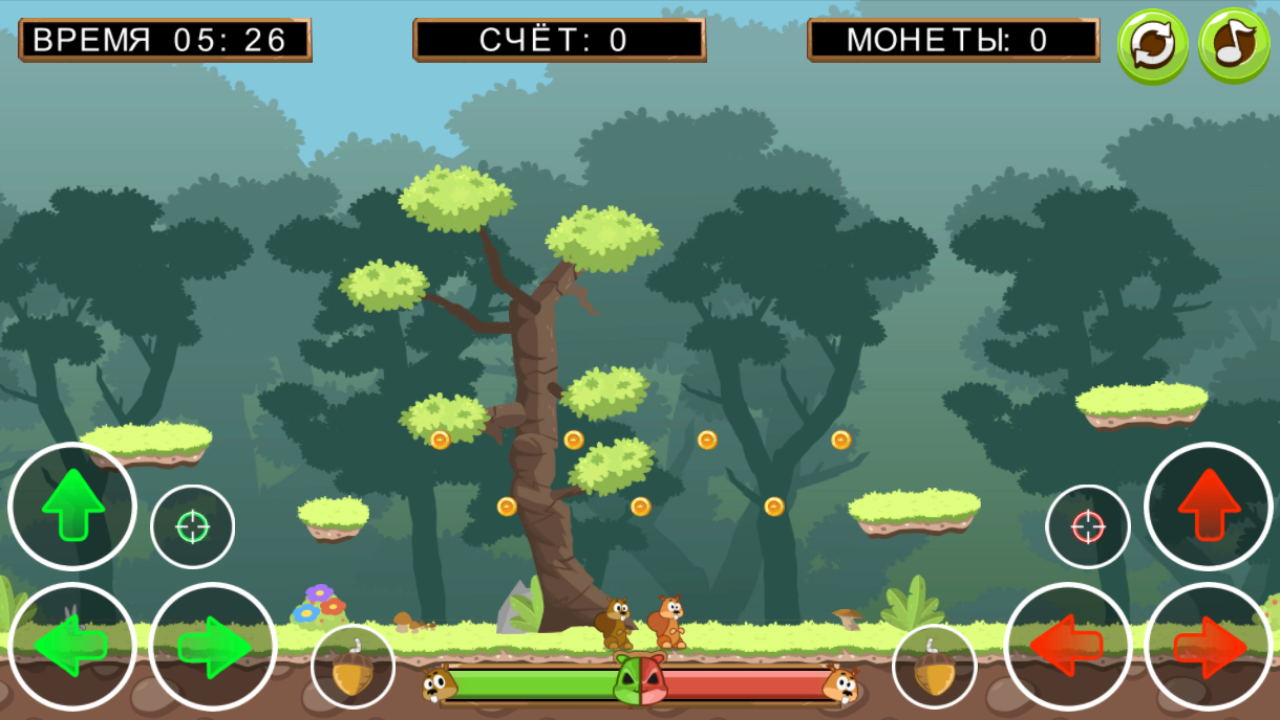Click the restart game icon
This screenshot has height=720, width=1280.
[1152, 42]
